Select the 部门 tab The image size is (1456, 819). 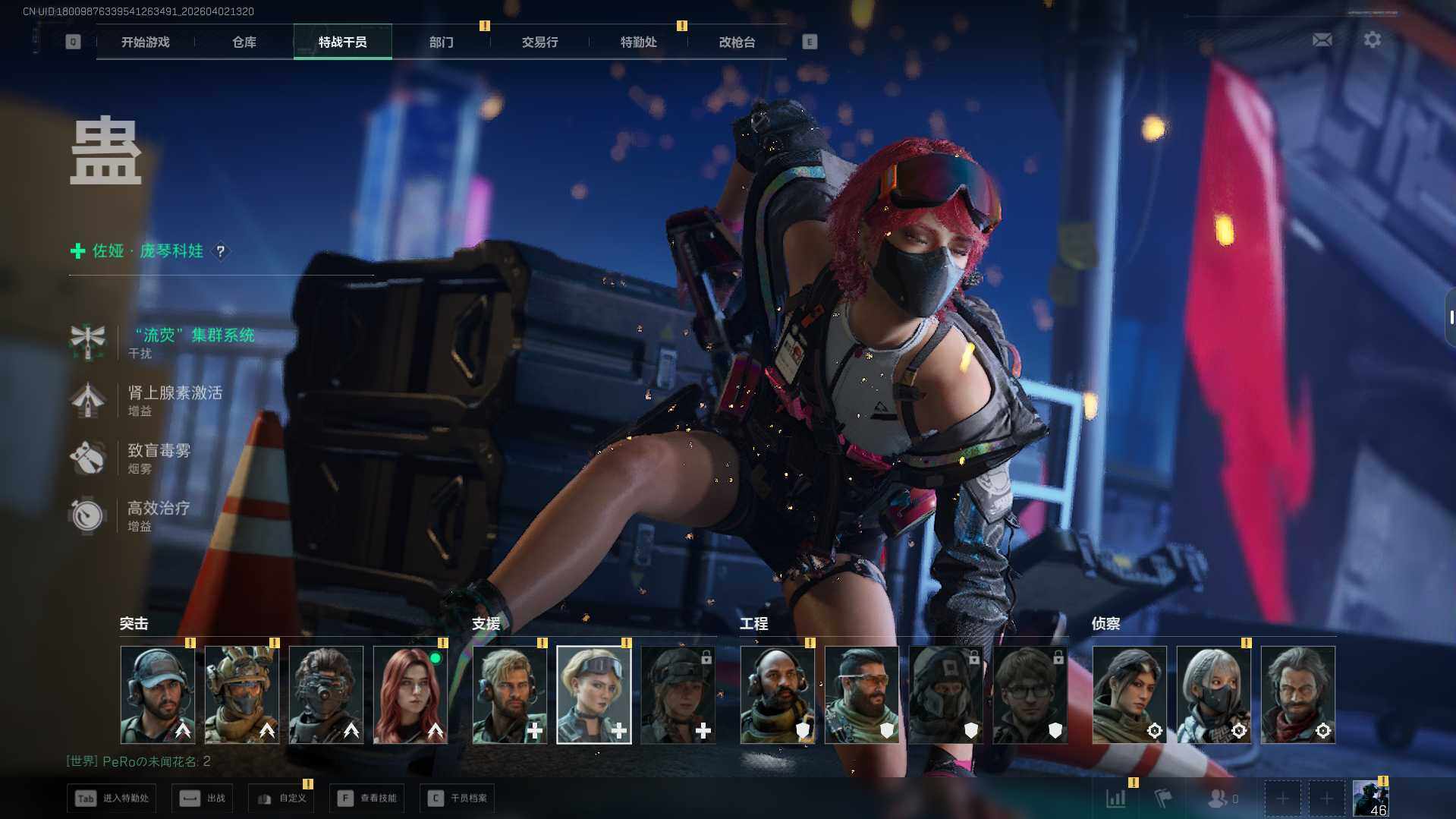441,43
